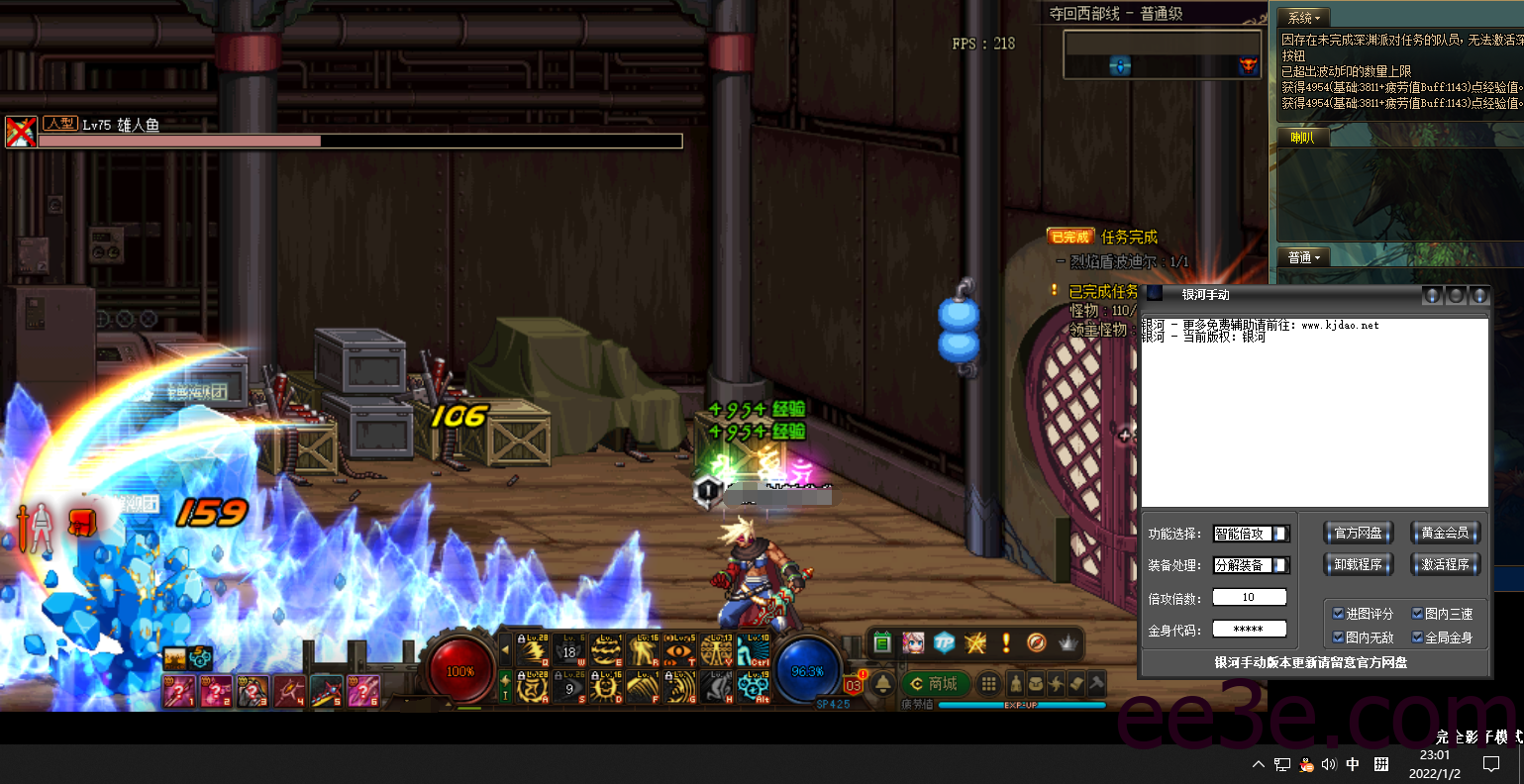
Task: Click the dungeon minimap panel
Action: click(1163, 54)
